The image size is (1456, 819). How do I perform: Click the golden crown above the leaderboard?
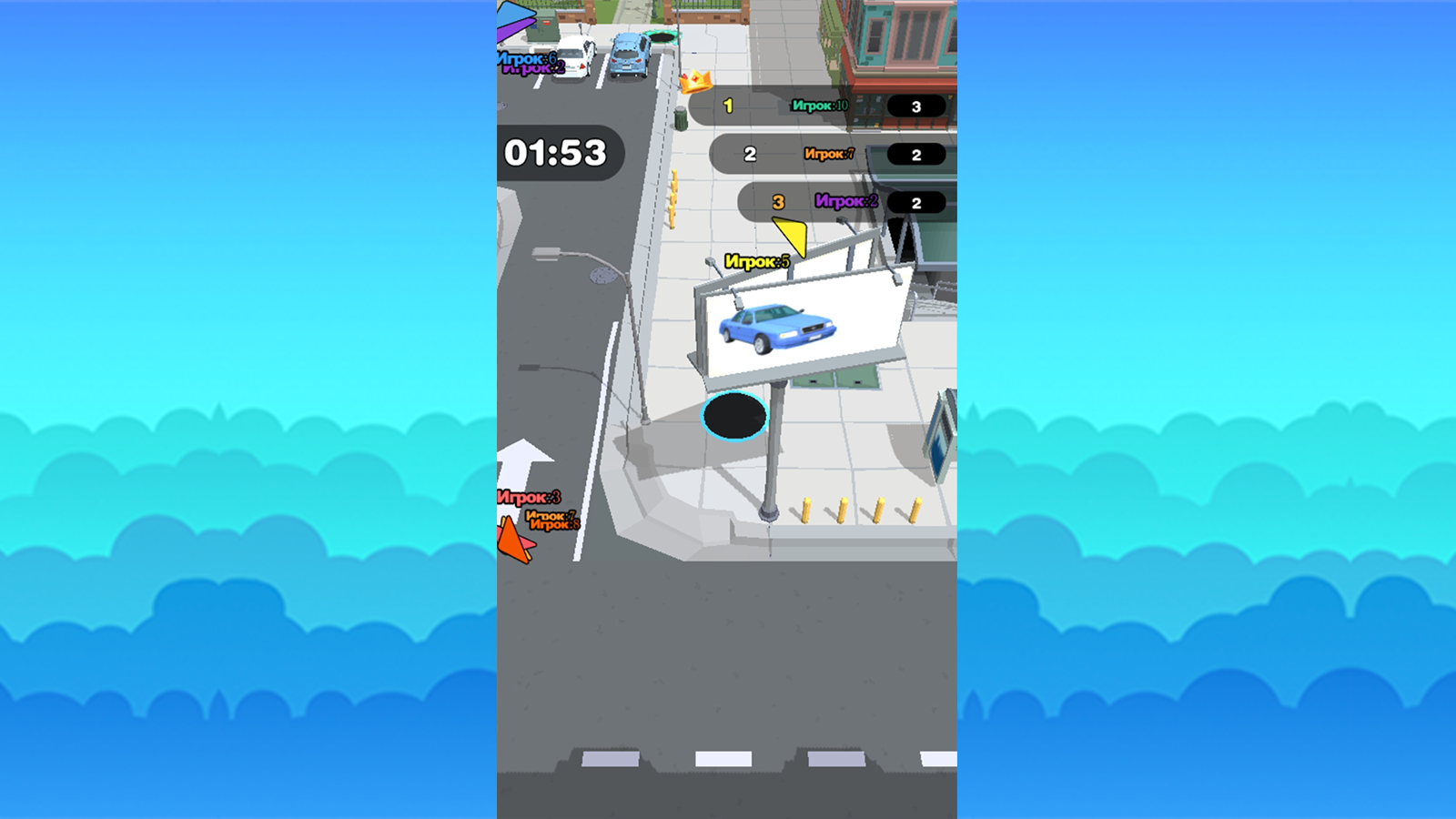tap(695, 84)
